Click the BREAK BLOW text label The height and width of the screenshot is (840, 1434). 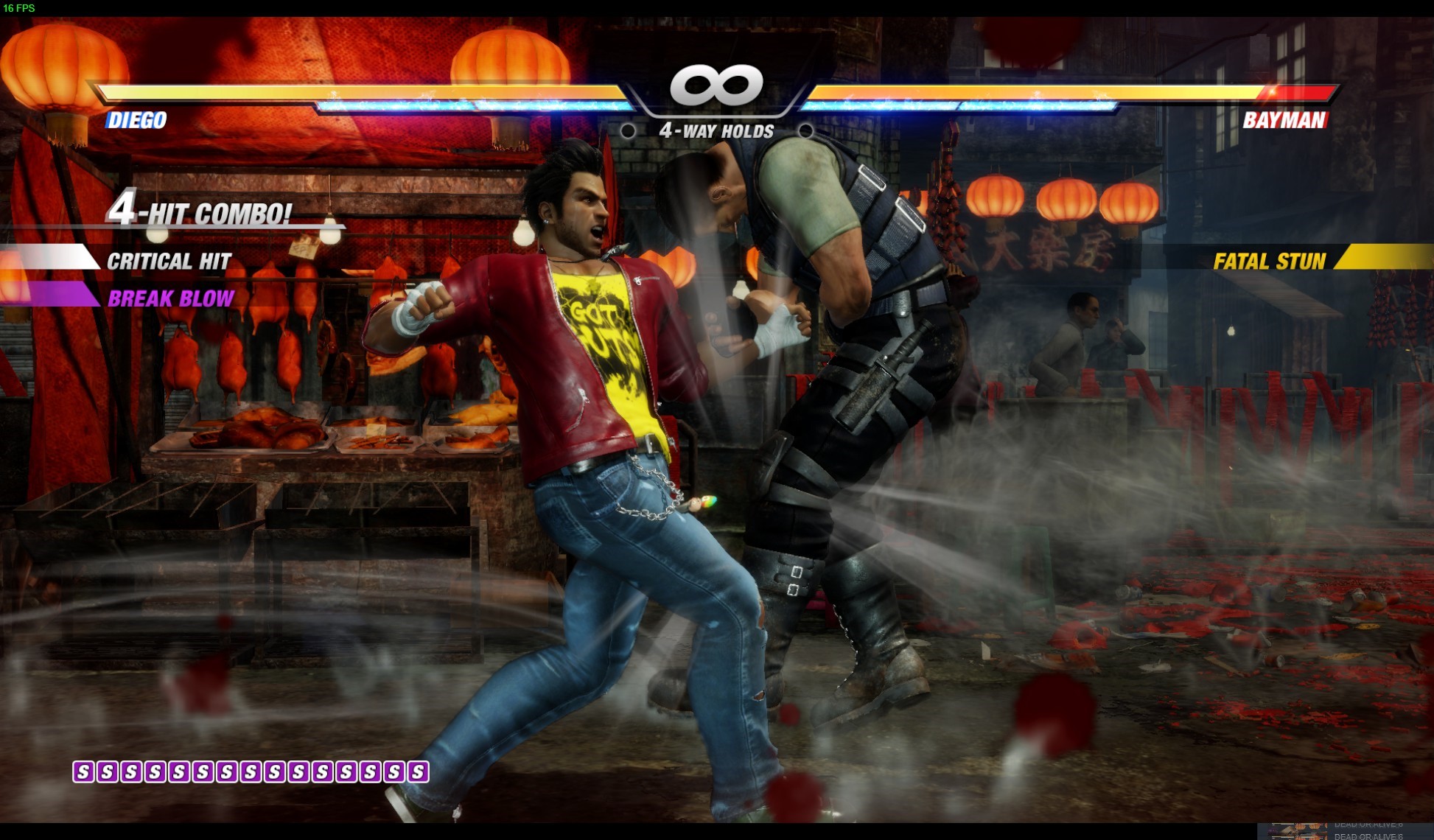(x=171, y=298)
